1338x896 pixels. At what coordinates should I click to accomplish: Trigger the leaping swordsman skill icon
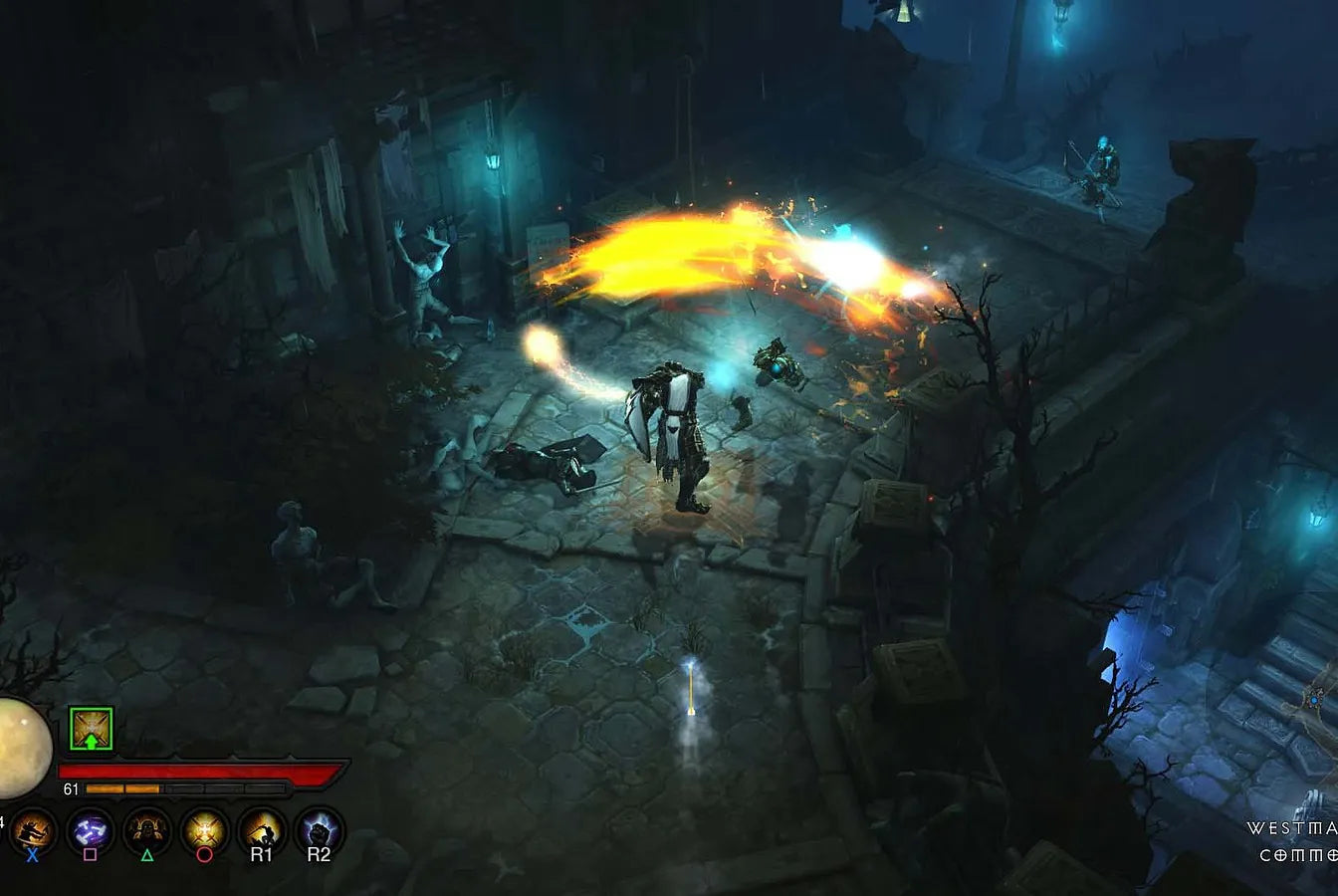[262, 828]
